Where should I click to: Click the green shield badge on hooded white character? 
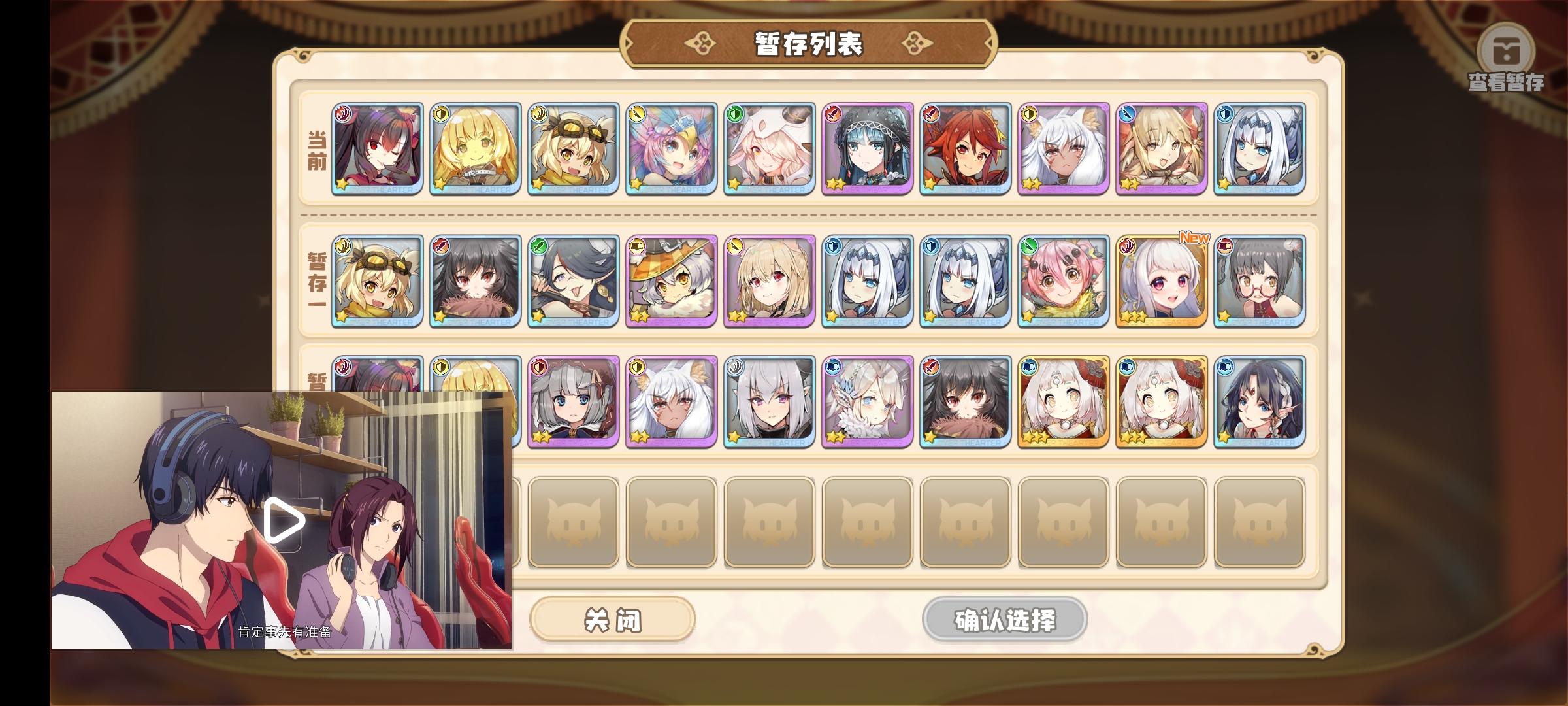(x=734, y=112)
